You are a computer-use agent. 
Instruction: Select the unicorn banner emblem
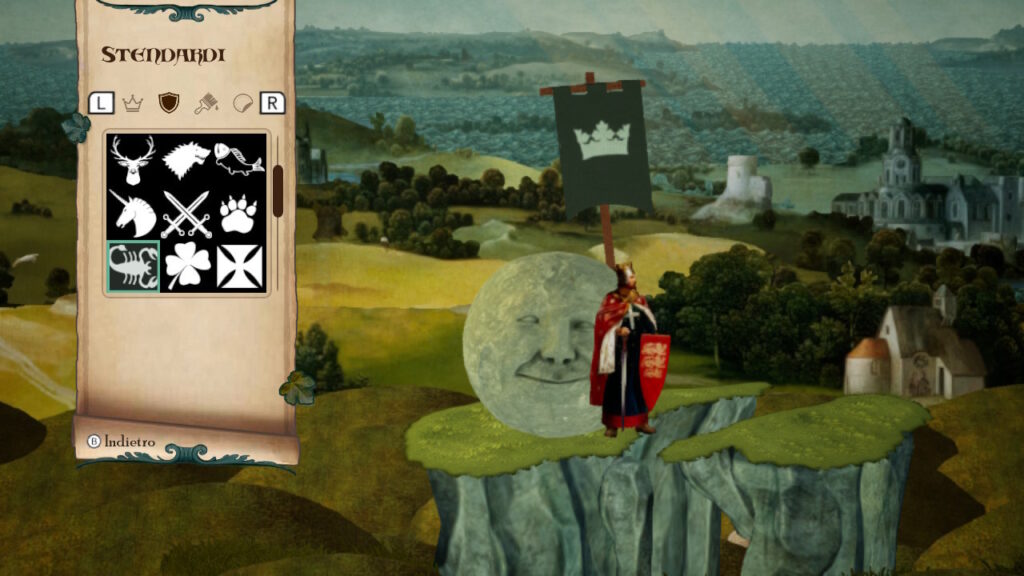pos(133,213)
